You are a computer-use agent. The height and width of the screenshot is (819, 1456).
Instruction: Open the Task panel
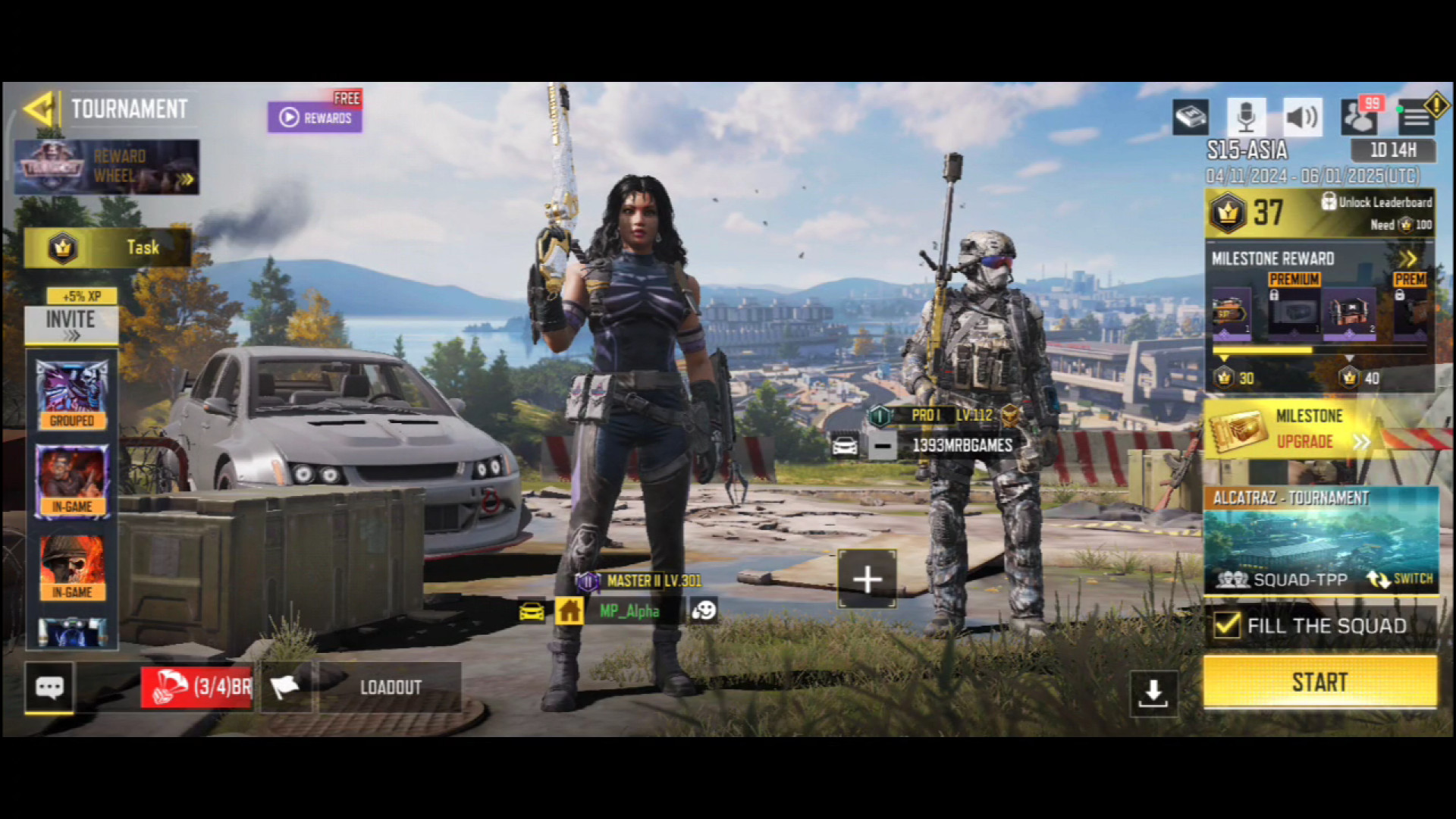coord(107,247)
